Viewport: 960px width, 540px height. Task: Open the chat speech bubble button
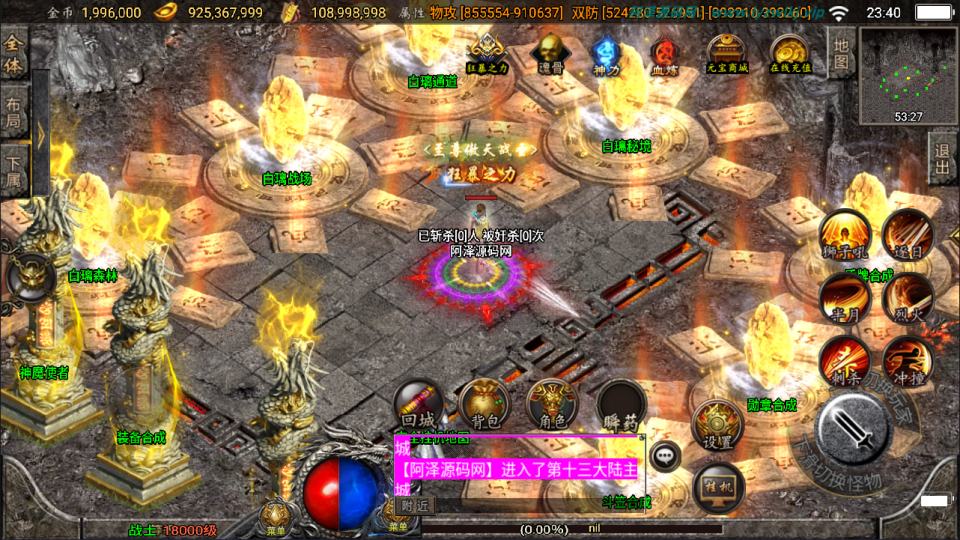coord(665,456)
